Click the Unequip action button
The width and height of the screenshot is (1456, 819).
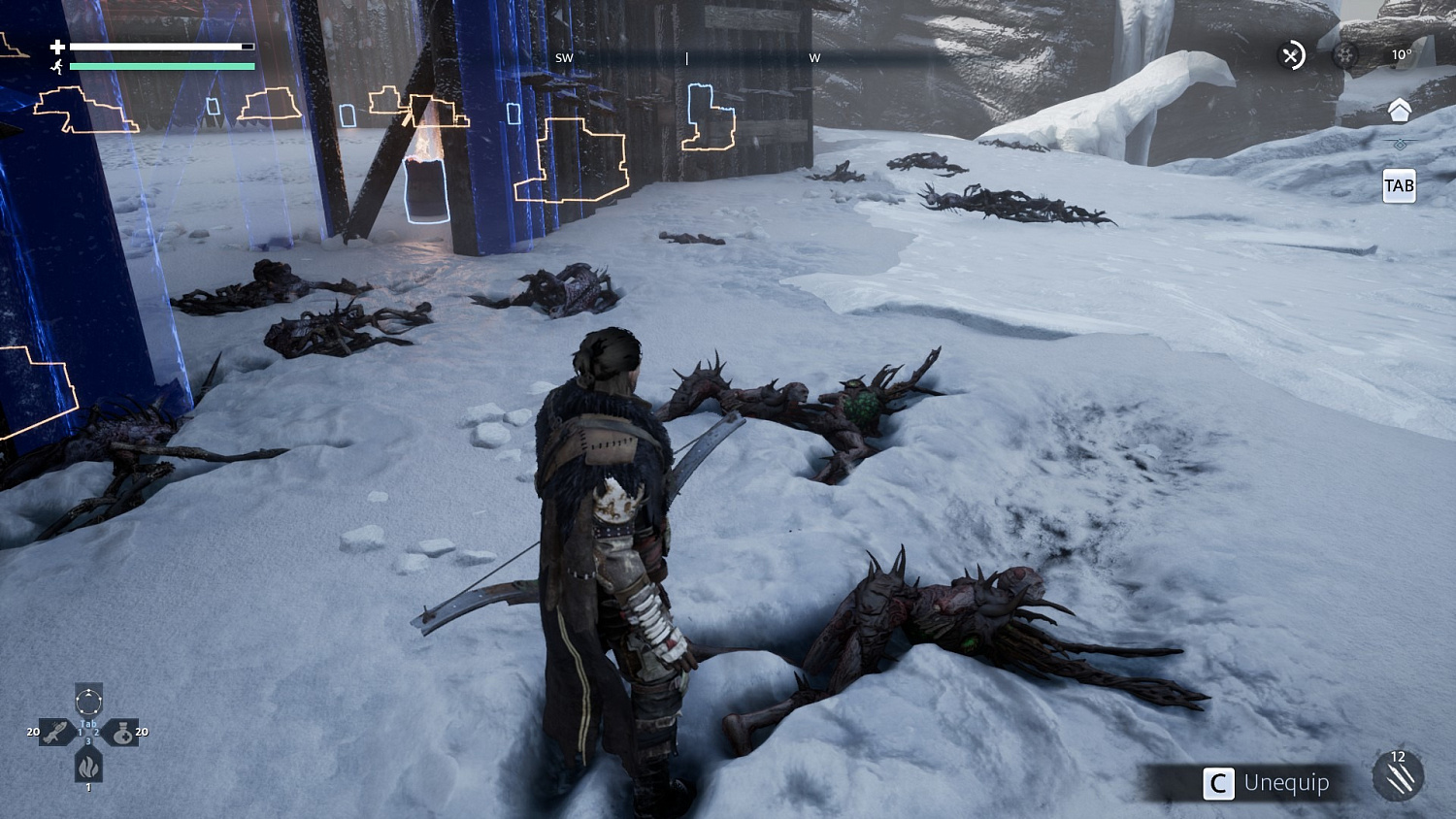1272,783
